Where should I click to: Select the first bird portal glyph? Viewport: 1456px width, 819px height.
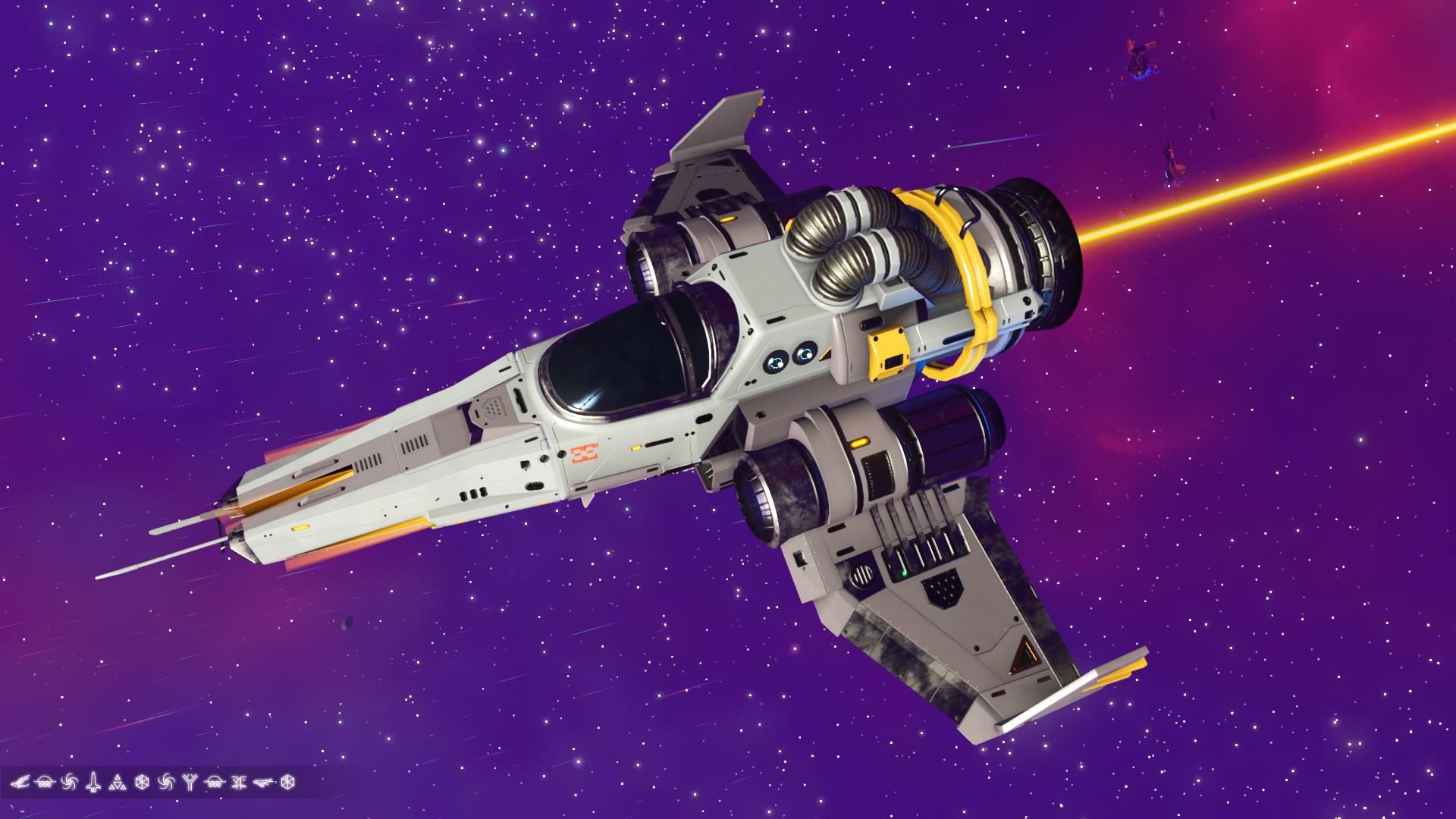[21, 783]
